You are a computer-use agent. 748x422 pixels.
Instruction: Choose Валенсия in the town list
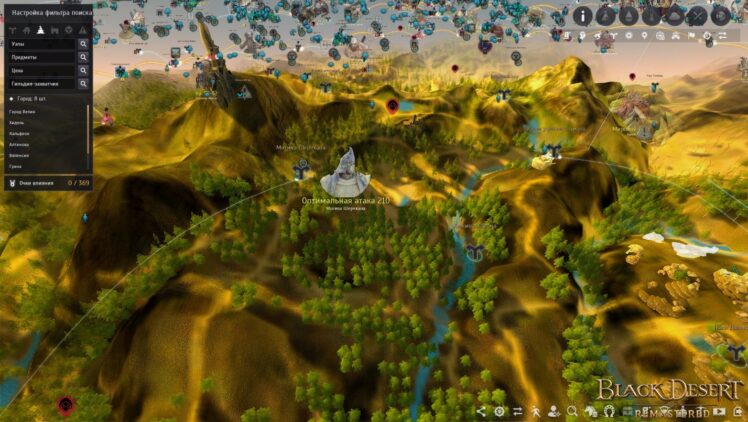point(20,156)
